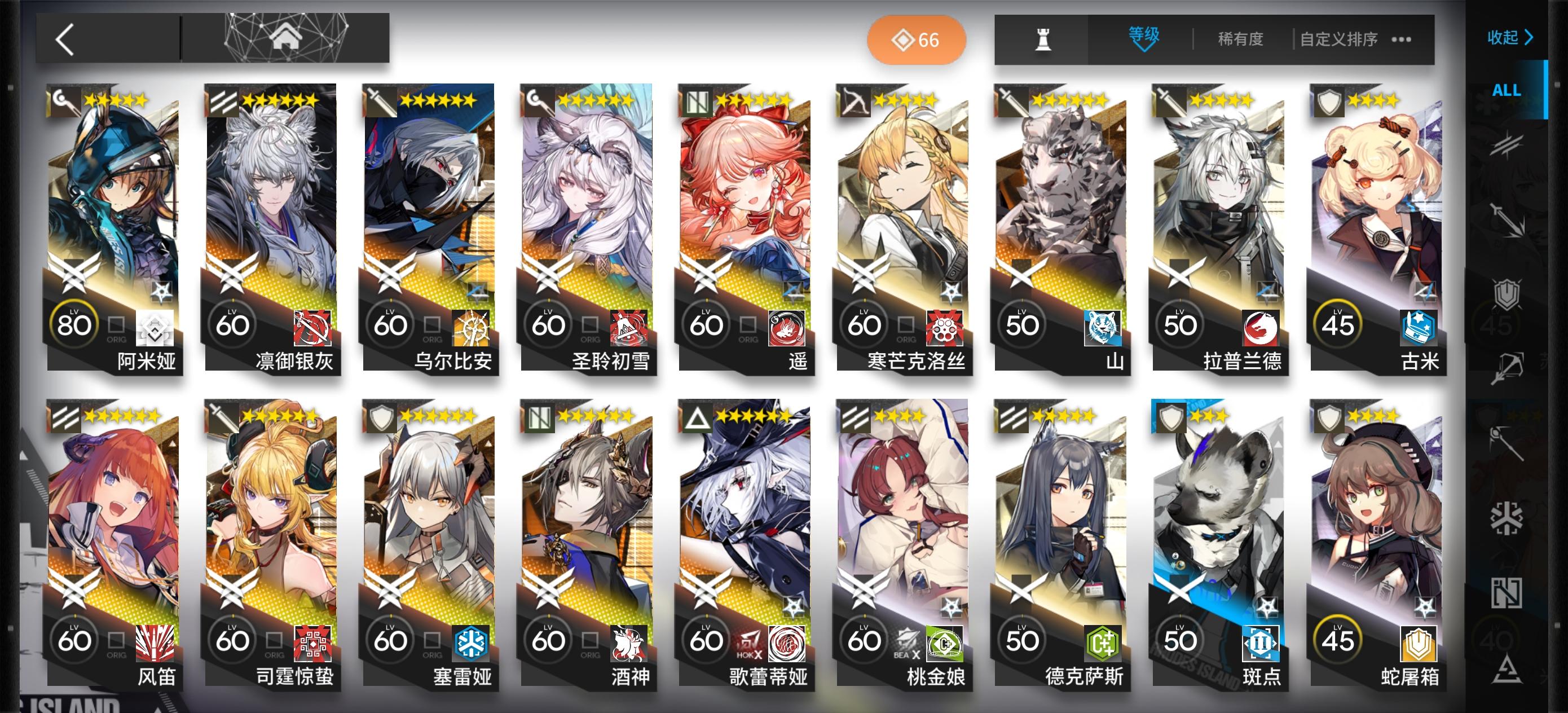Image resolution: width=1568 pixels, height=713 pixels.
Task: Toggle the ALL class filter
Action: pyautogui.click(x=1507, y=90)
